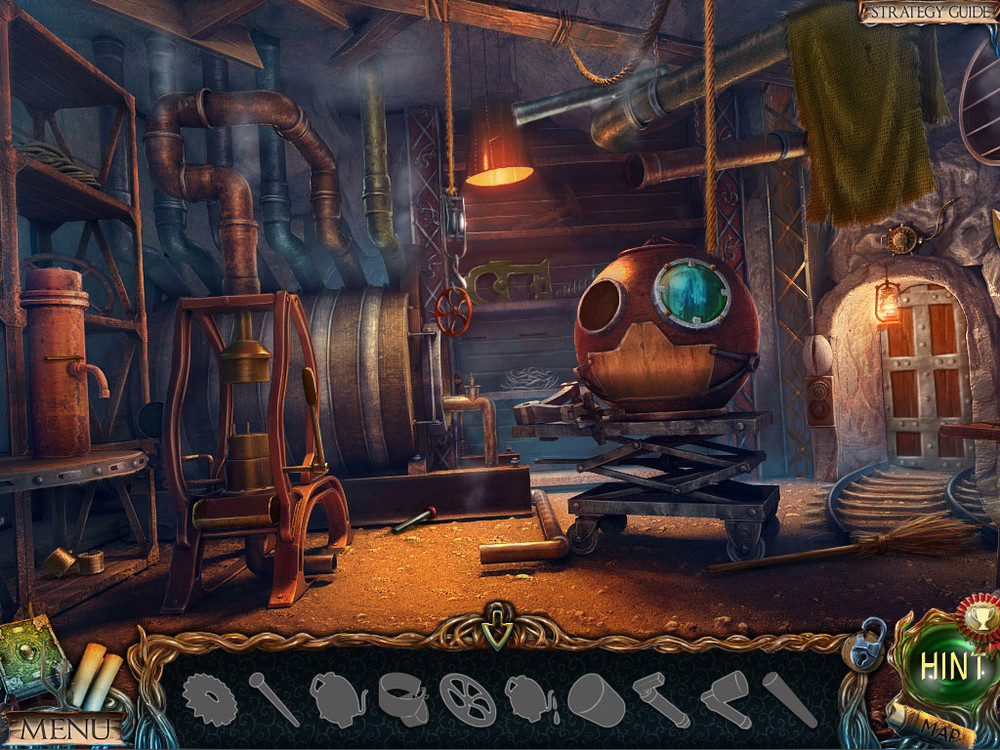The image size is (1000, 750).
Task: Open the rolled parchment scrolls
Action: tap(93, 676)
